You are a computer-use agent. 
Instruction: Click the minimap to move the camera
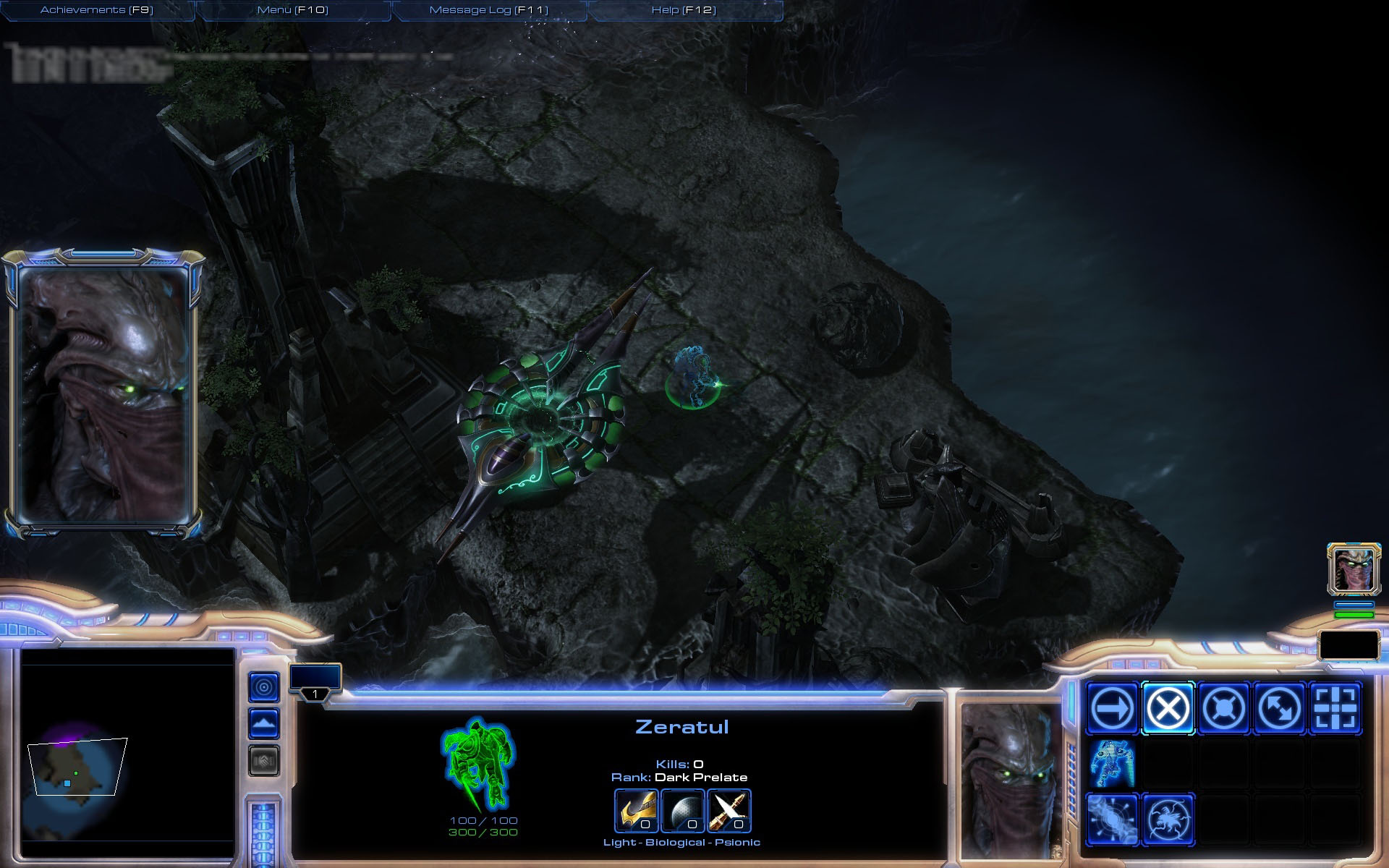pyautogui.click(x=80, y=767)
